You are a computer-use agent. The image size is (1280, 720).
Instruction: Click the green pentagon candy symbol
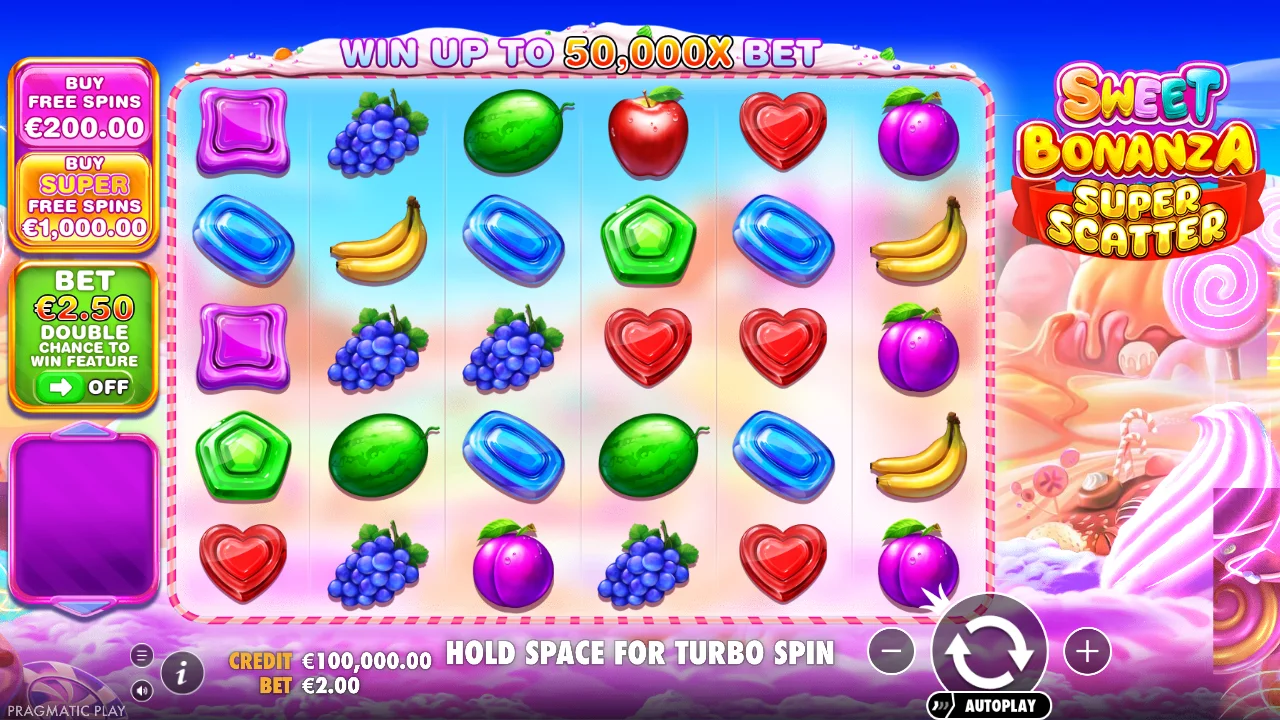tap(648, 238)
